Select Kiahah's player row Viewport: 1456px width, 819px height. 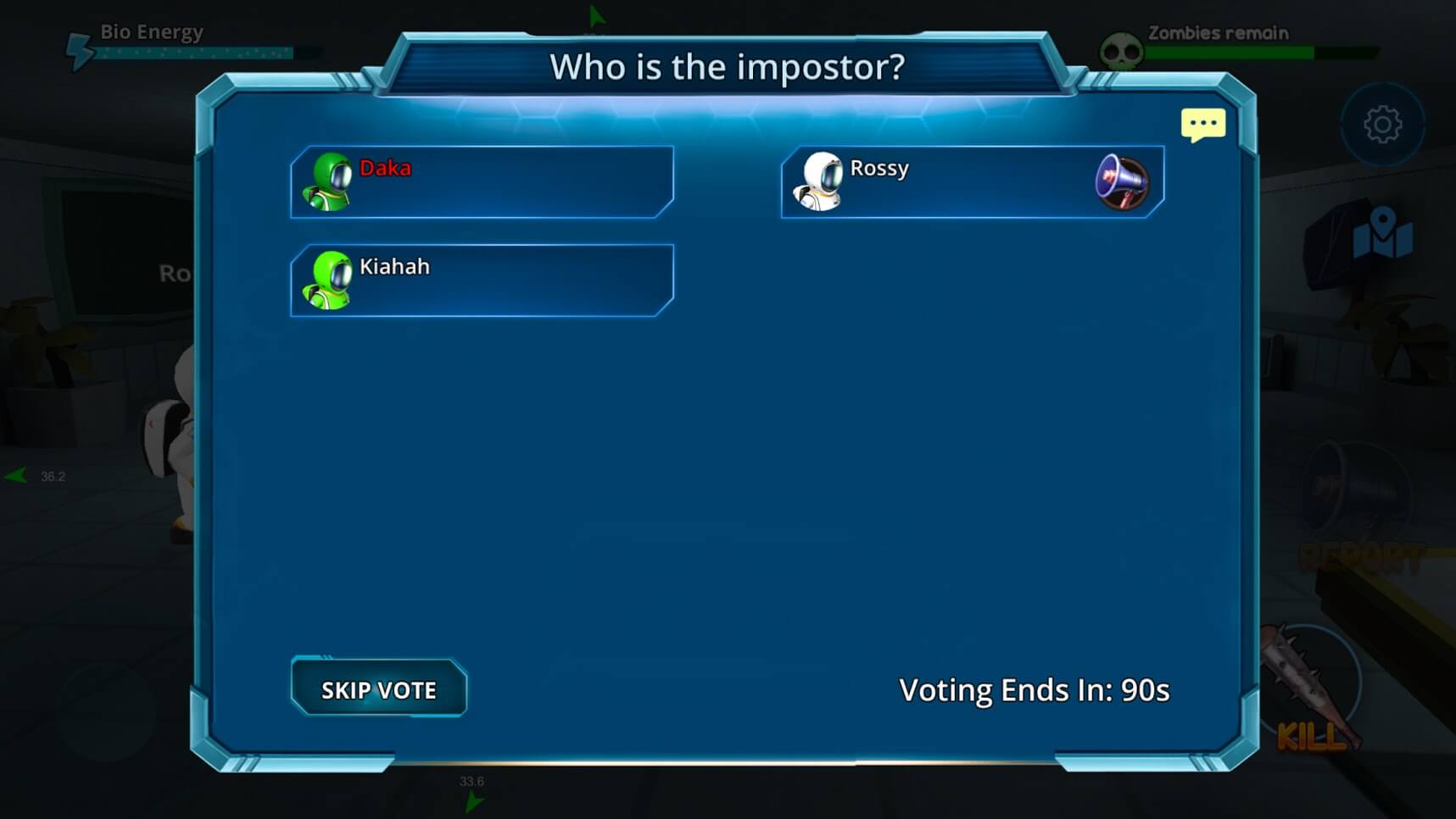[x=482, y=281]
